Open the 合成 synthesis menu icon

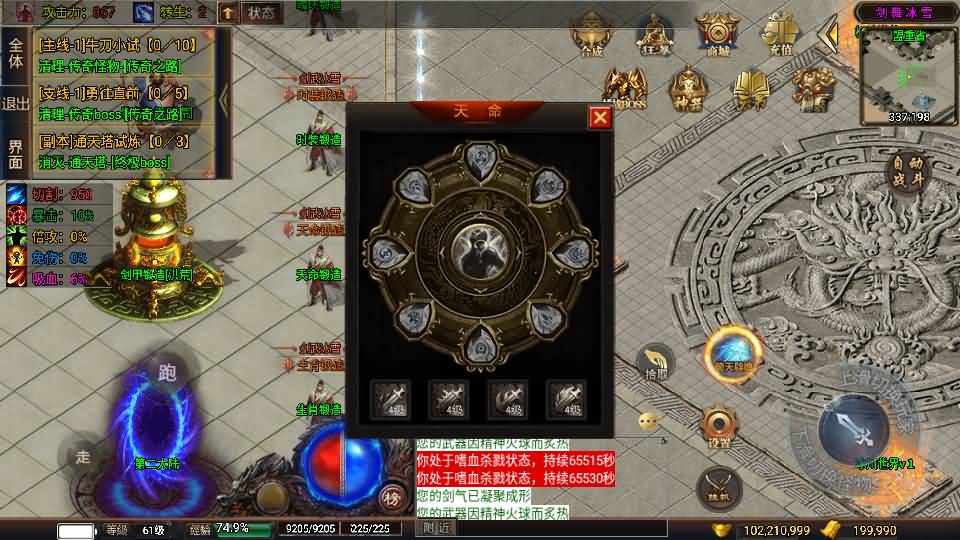click(591, 37)
